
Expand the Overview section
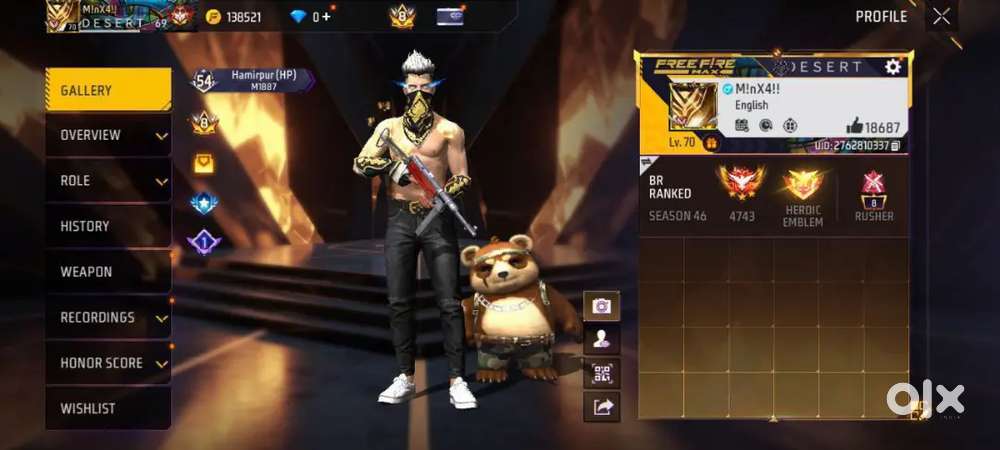coord(107,135)
